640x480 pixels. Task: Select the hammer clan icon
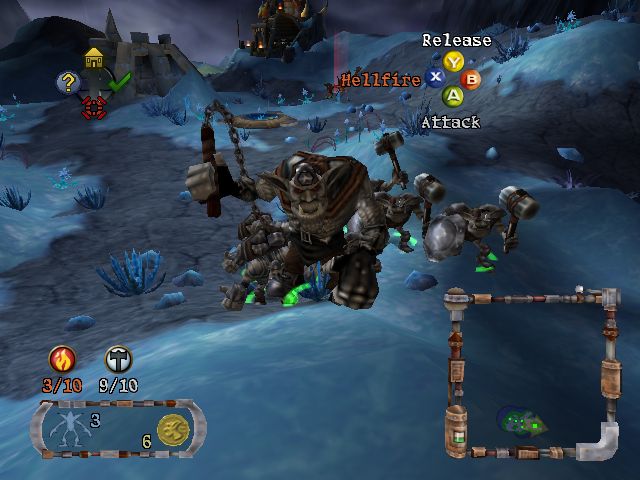point(117,358)
